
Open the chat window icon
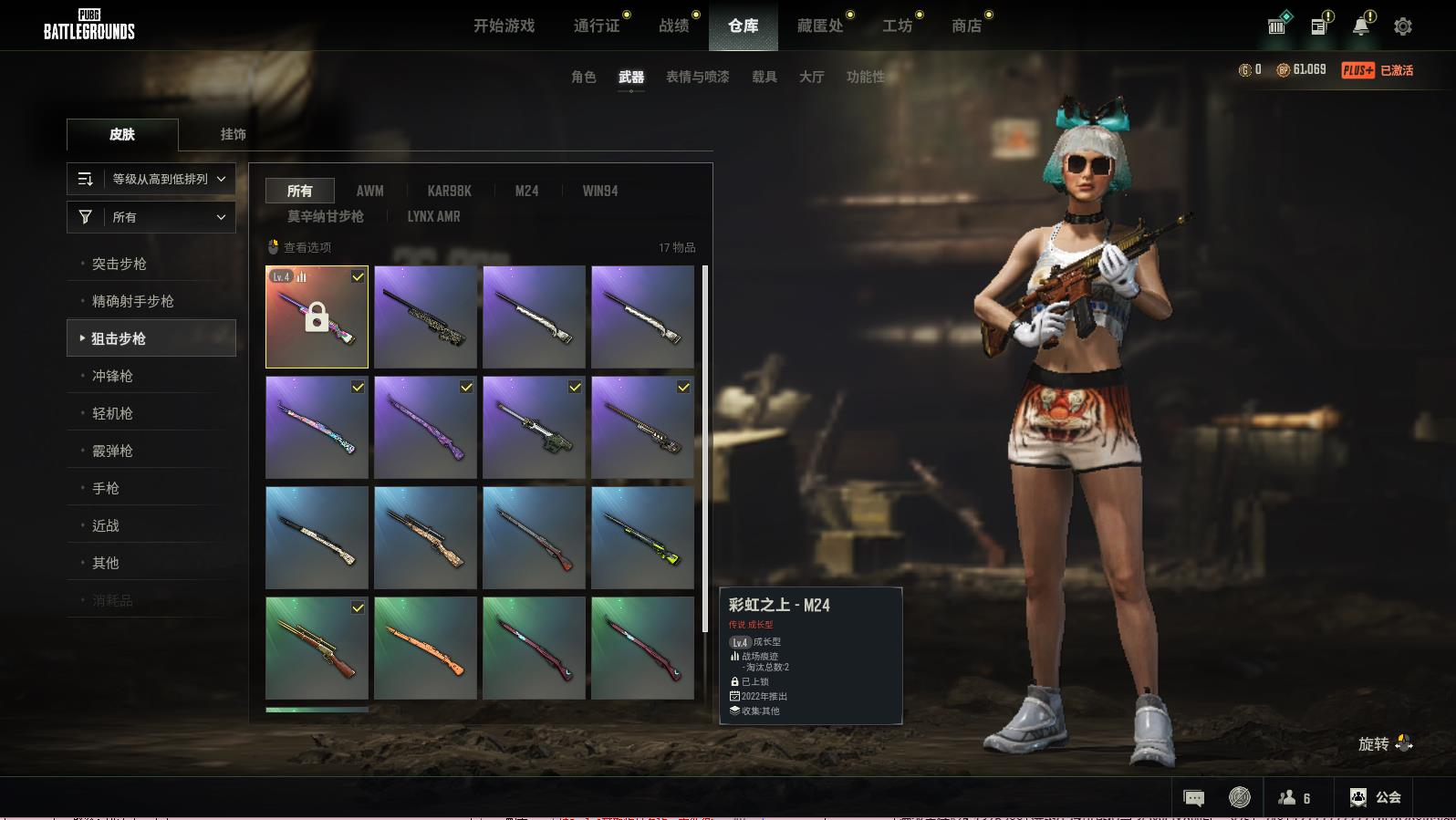[1193, 797]
